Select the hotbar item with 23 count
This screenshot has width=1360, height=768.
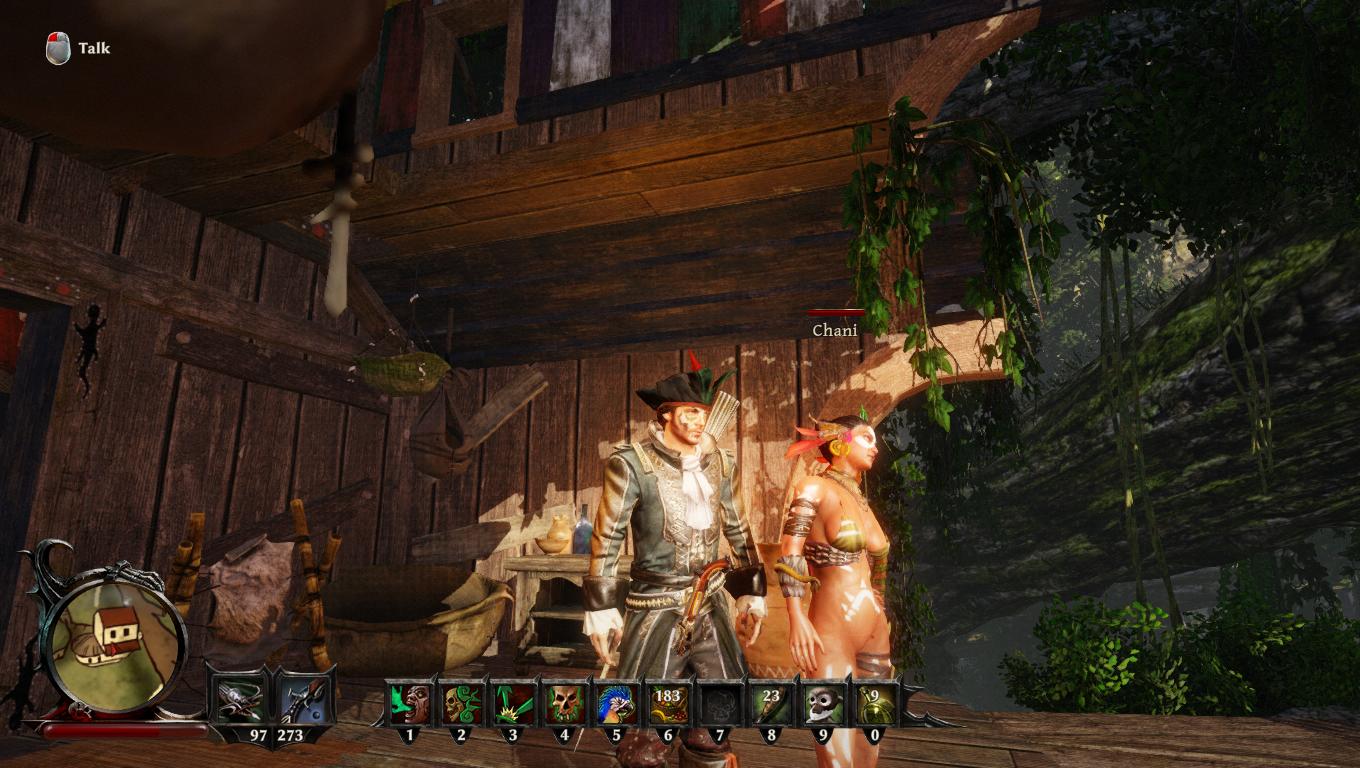click(x=772, y=704)
